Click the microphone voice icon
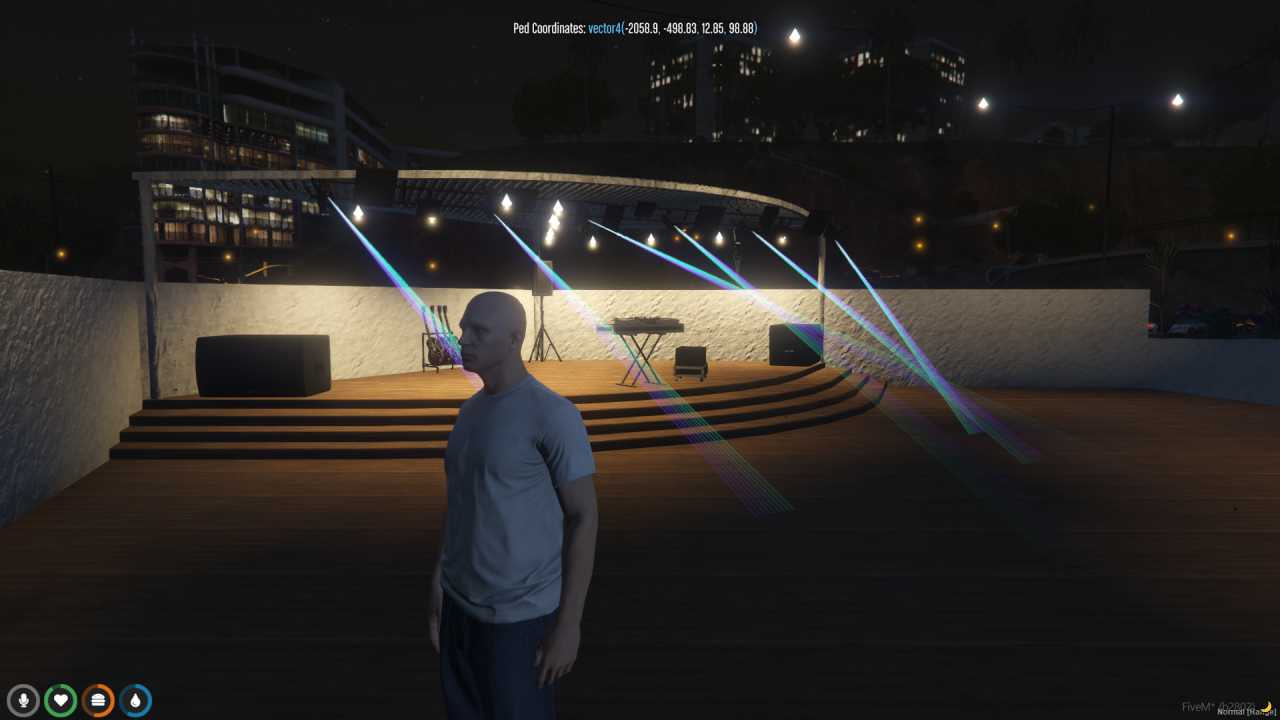The height and width of the screenshot is (720, 1280). click(x=23, y=700)
